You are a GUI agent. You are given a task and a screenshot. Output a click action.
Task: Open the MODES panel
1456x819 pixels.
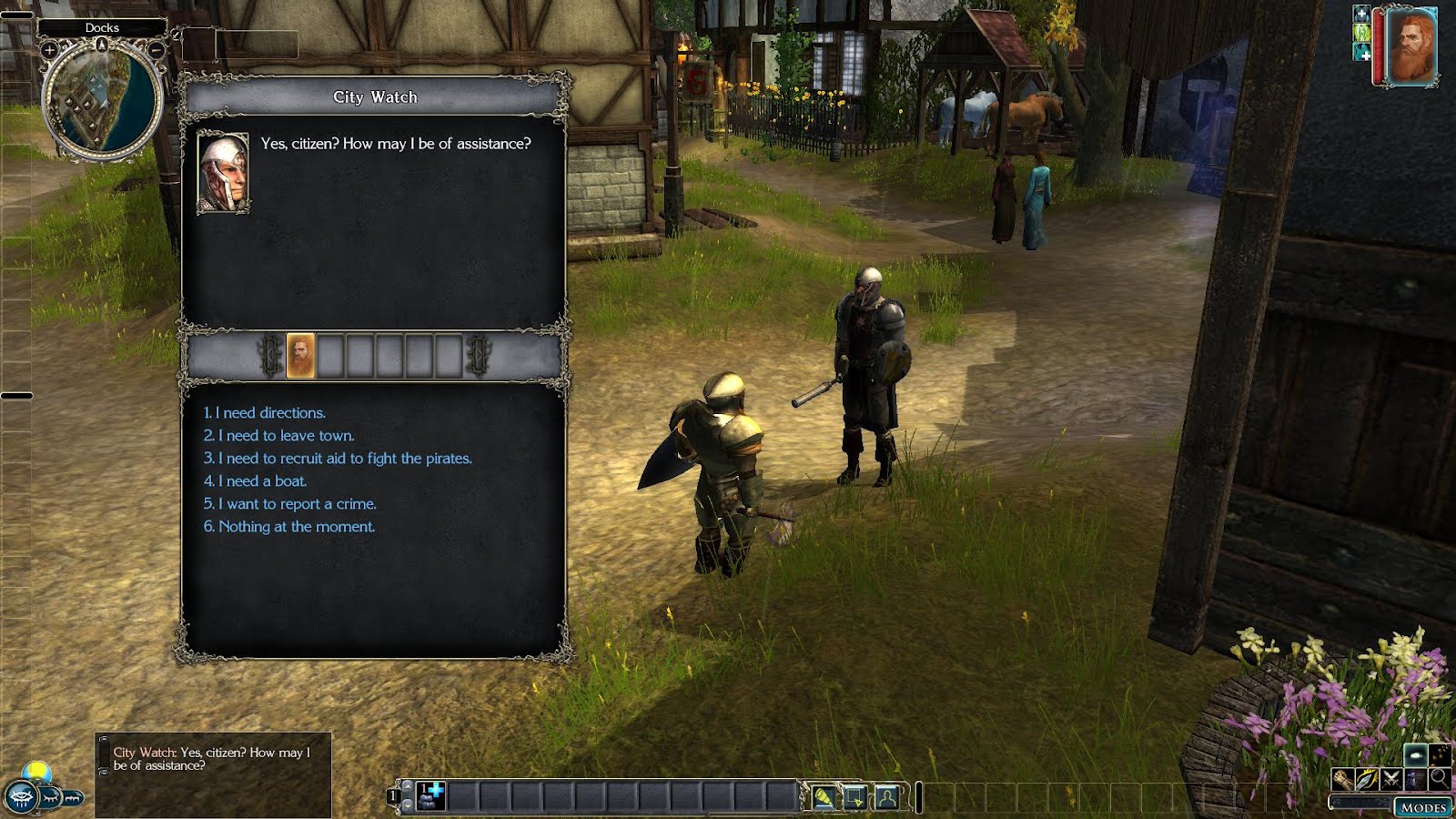click(x=1422, y=807)
